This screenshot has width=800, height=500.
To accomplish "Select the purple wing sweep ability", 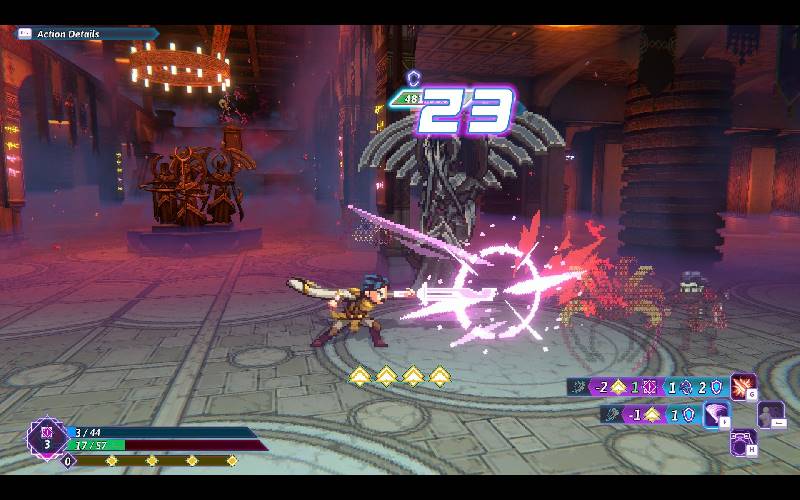I will click(716, 414).
